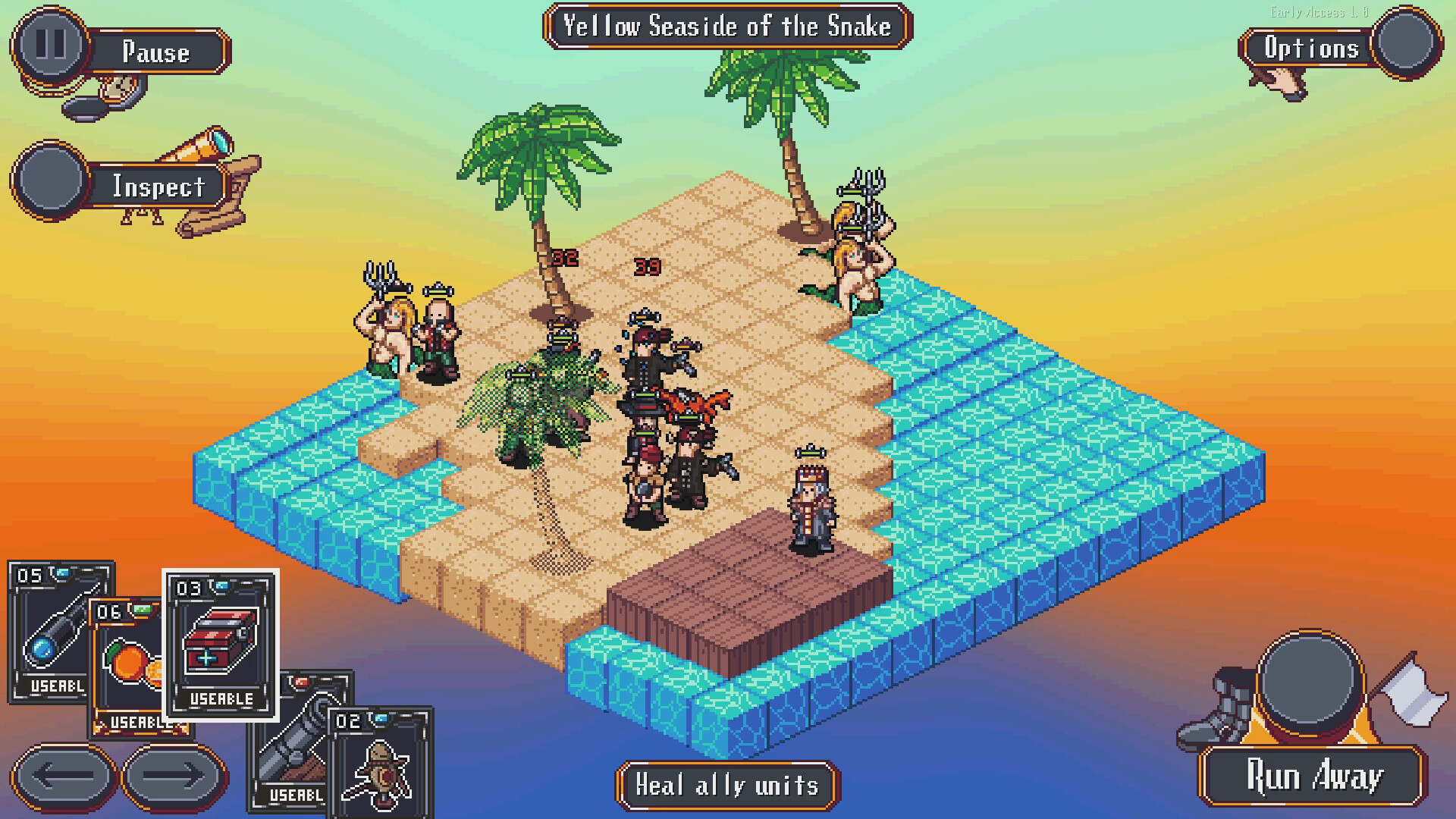This screenshot has height=819, width=1456.
Task: Click the Heal ally units prompt
Action: coord(726,786)
